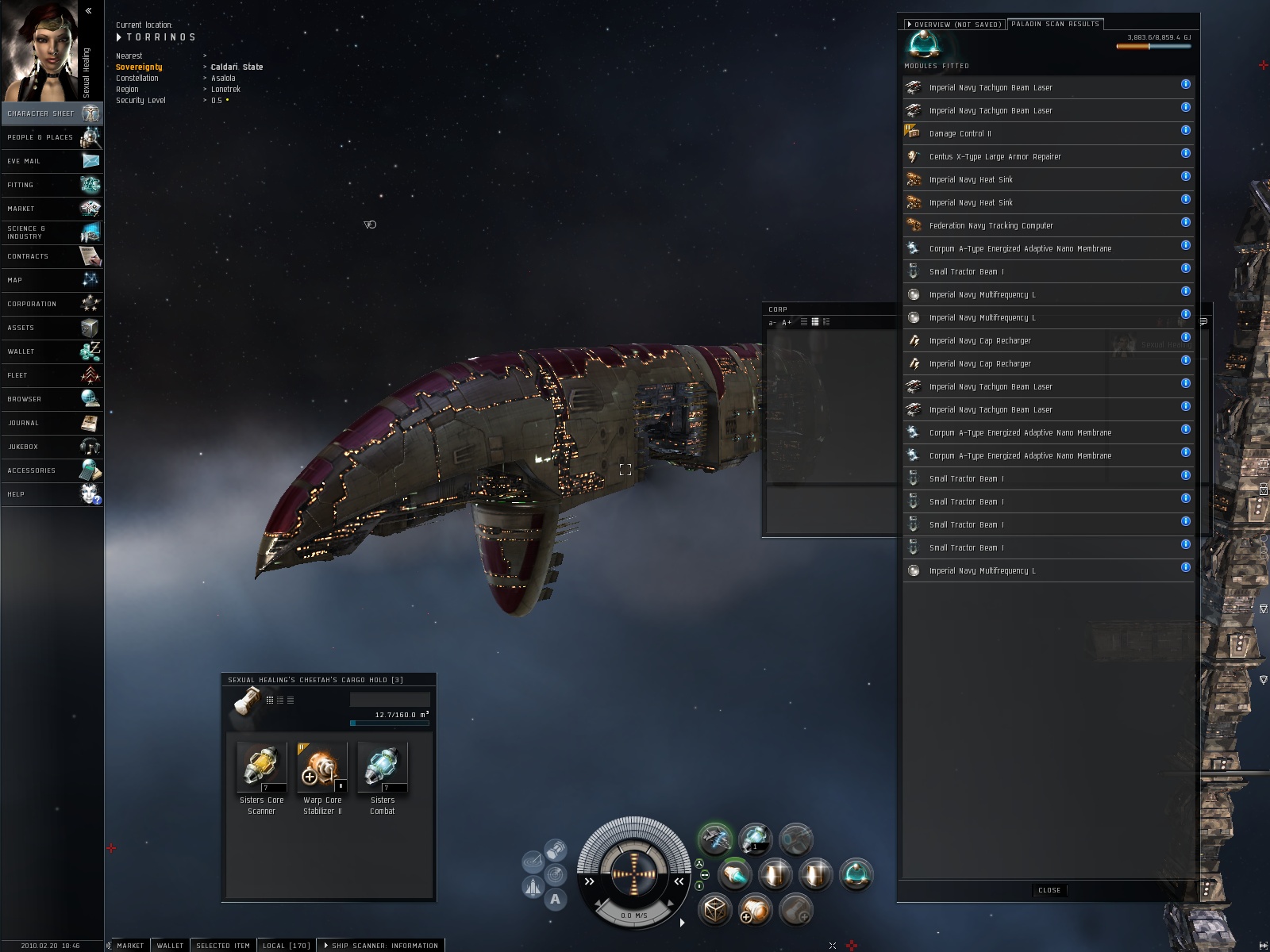Open Ship Scanner Information in bottom bar
This screenshot has height=952, width=1270.
point(381,946)
